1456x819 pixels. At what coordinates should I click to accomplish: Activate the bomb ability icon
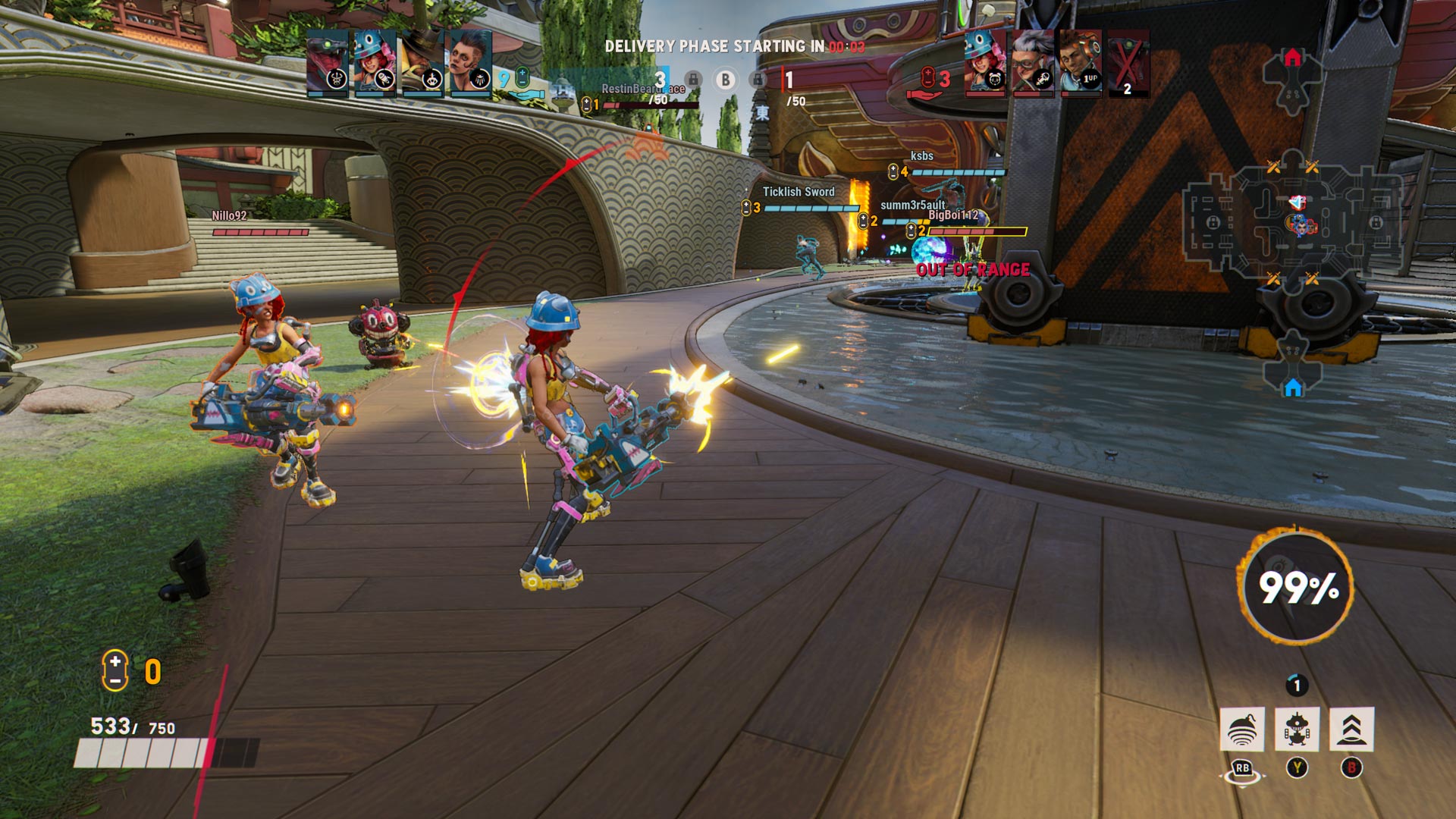1241,730
